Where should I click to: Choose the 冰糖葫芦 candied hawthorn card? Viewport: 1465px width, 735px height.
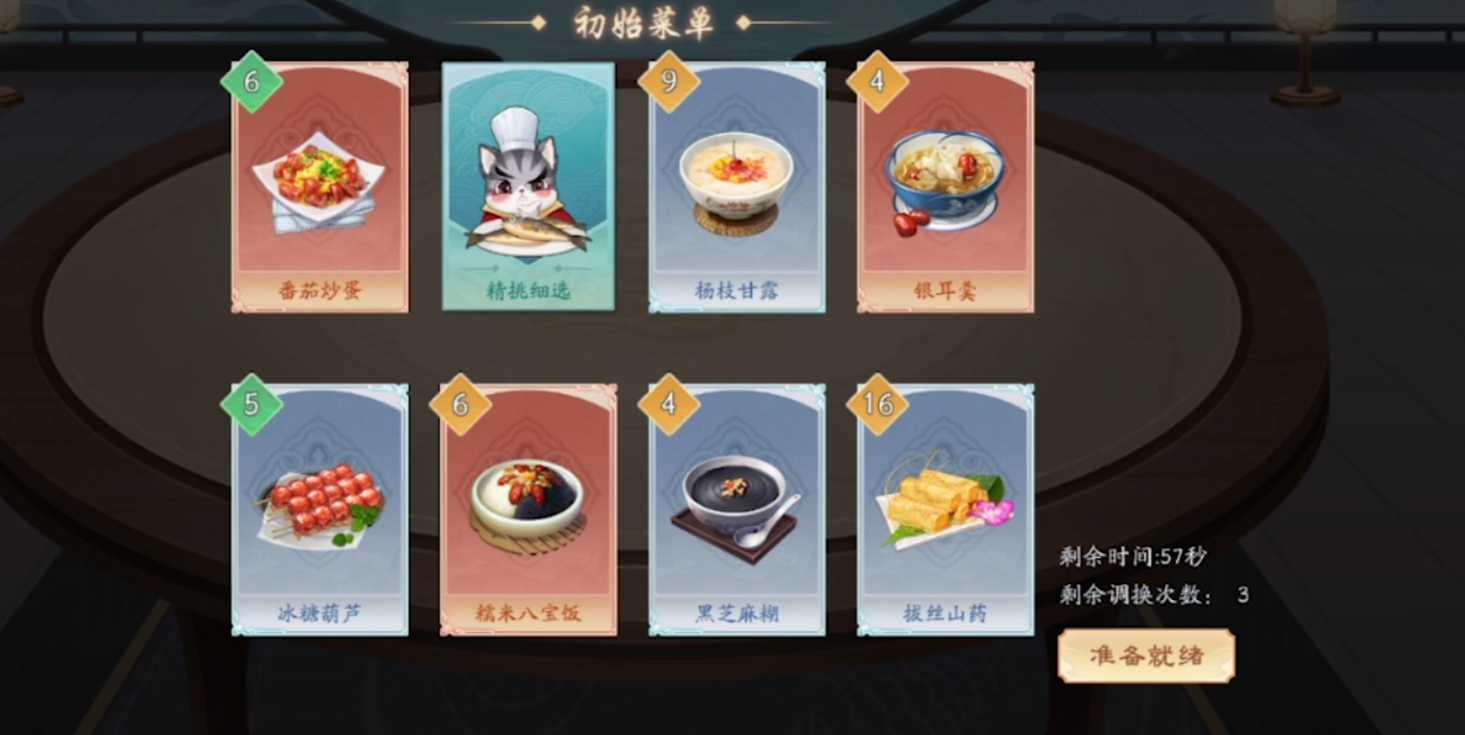(x=320, y=510)
